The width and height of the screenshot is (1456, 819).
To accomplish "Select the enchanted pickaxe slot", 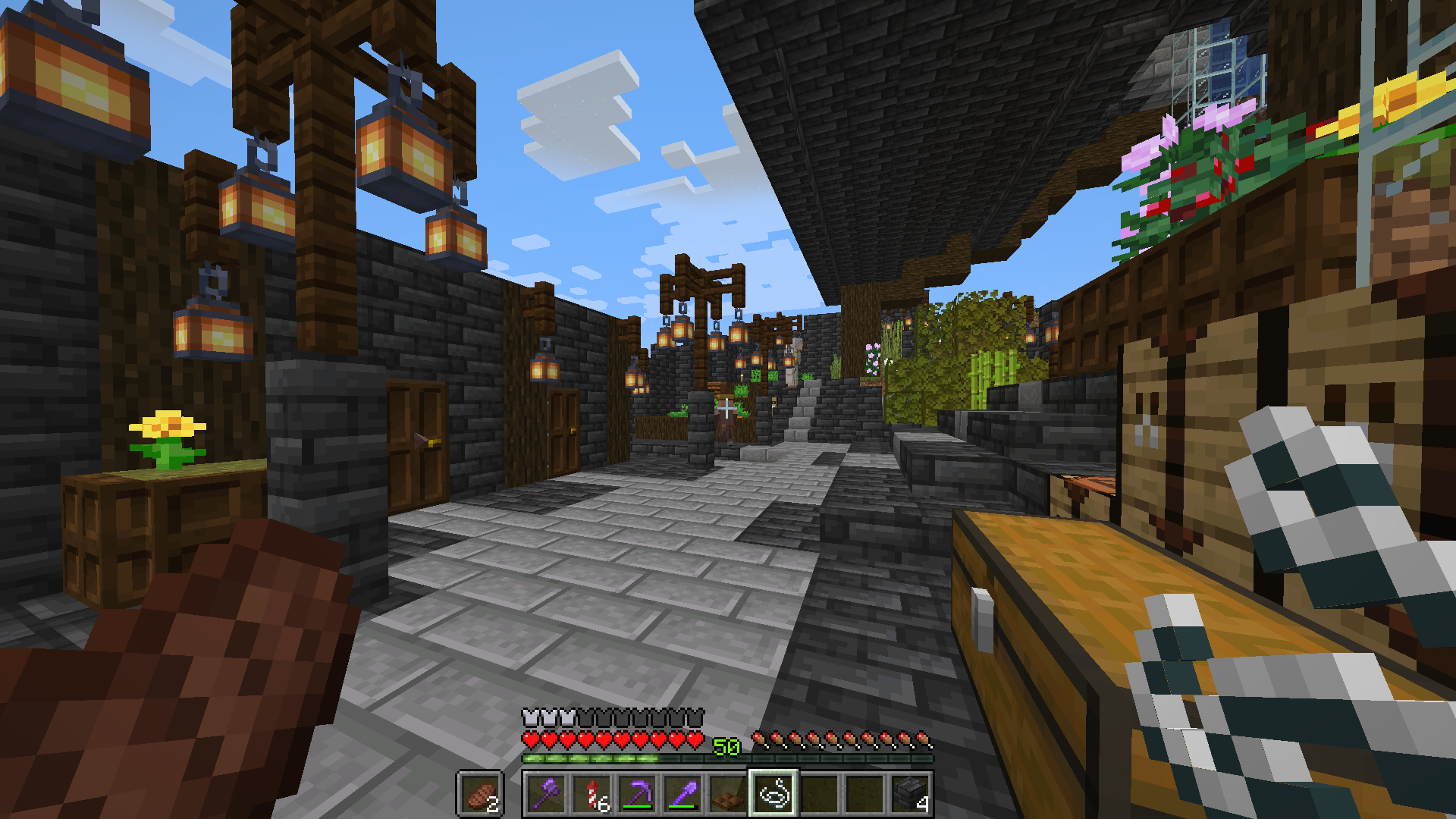I will tap(637, 796).
